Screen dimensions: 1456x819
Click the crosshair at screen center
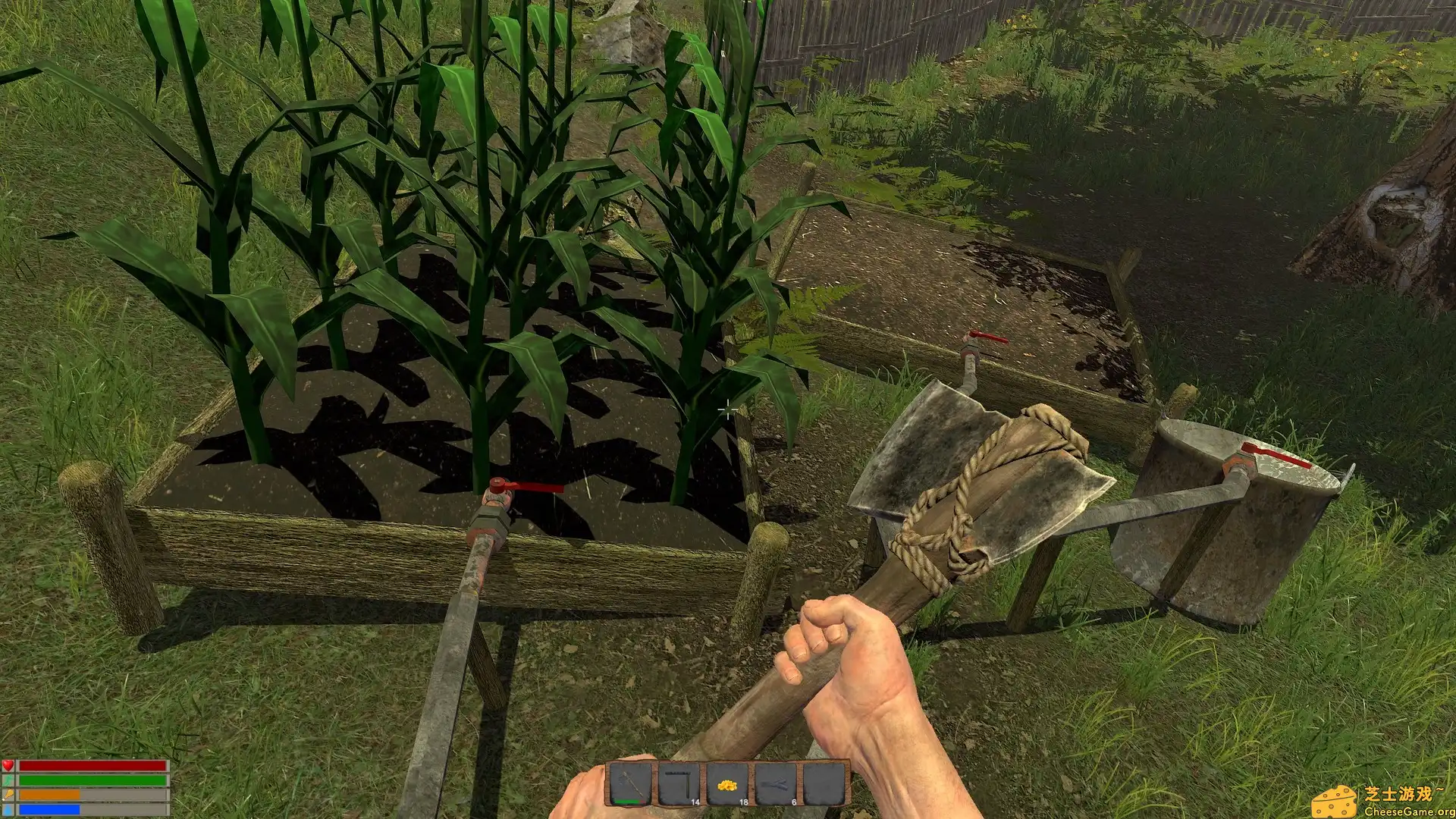coord(726,409)
